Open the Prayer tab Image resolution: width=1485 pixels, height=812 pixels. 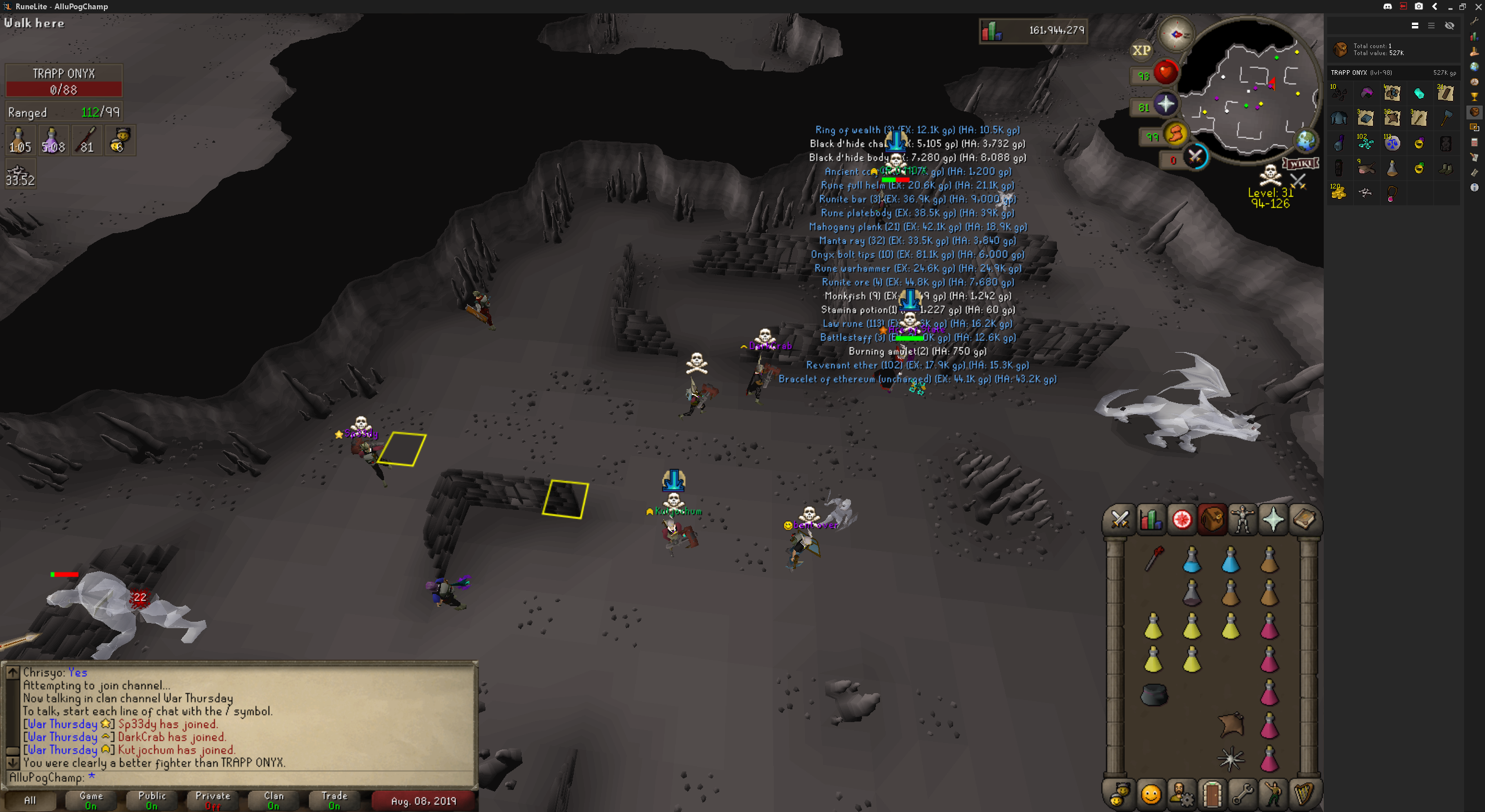pos(1273,519)
